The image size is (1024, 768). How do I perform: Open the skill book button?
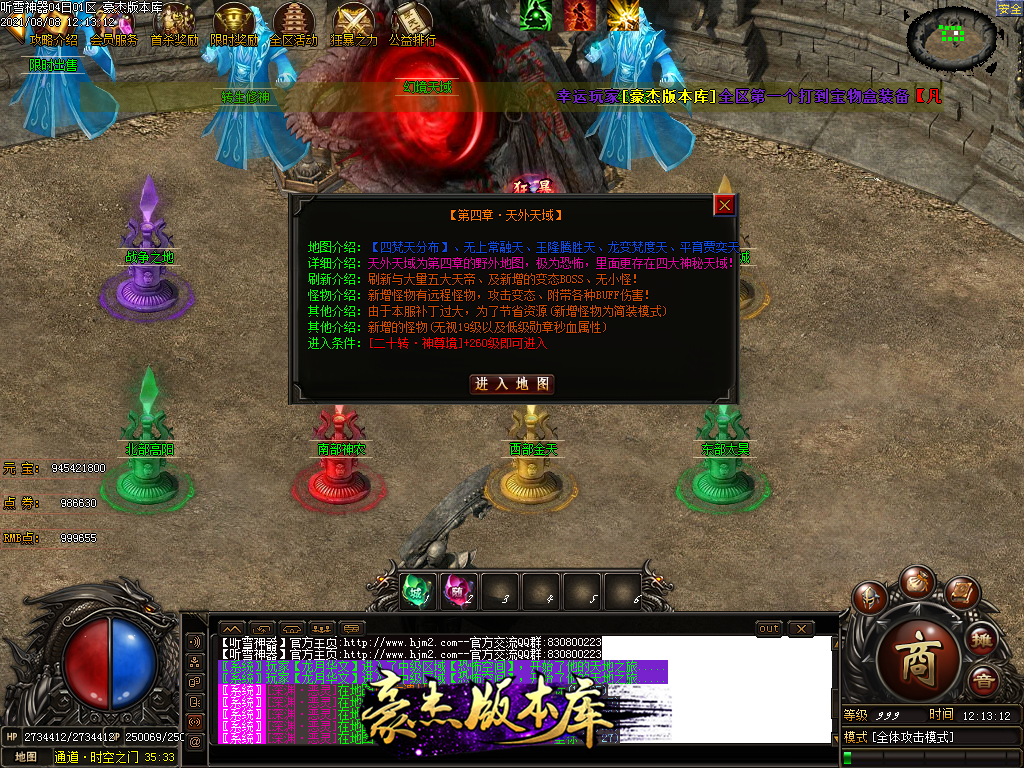tap(961, 594)
